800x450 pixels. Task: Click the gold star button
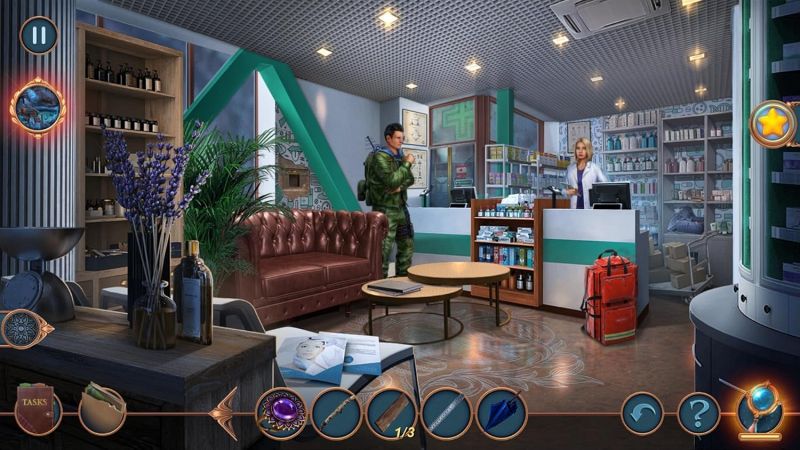pos(773,124)
